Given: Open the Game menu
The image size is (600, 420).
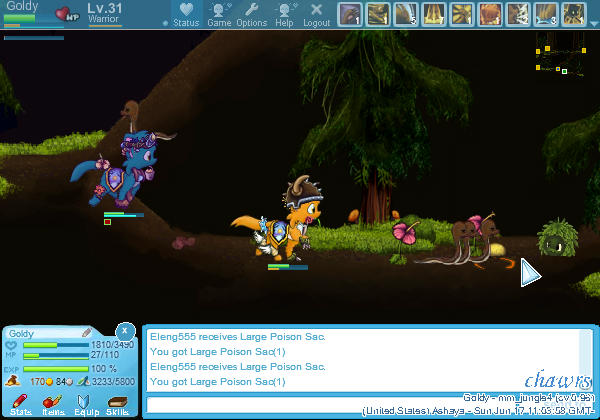Looking at the screenshot, I should click(x=219, y=14).
